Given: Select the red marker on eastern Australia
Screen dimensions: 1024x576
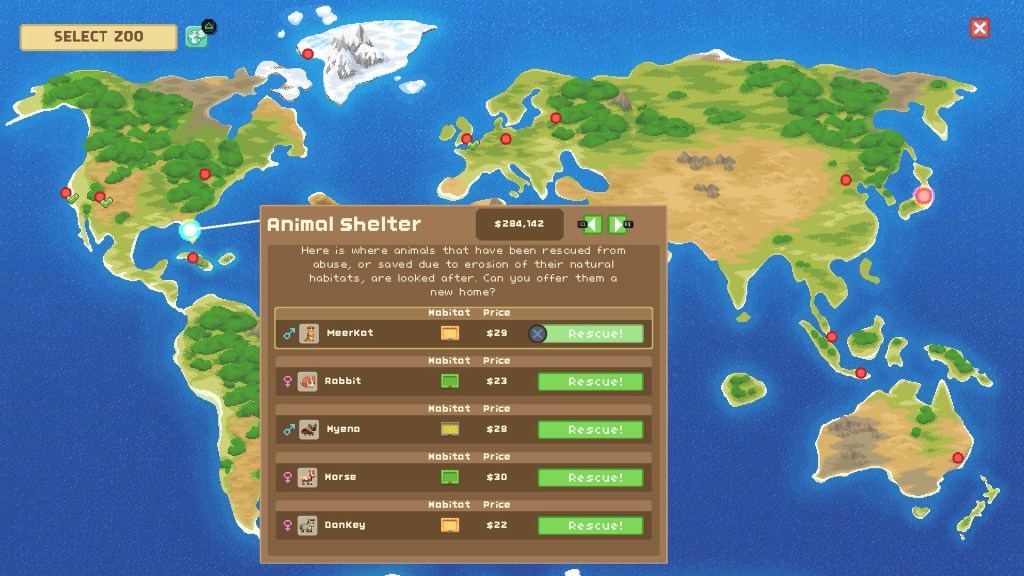Looking at the screenshot, I should [957, 458].
